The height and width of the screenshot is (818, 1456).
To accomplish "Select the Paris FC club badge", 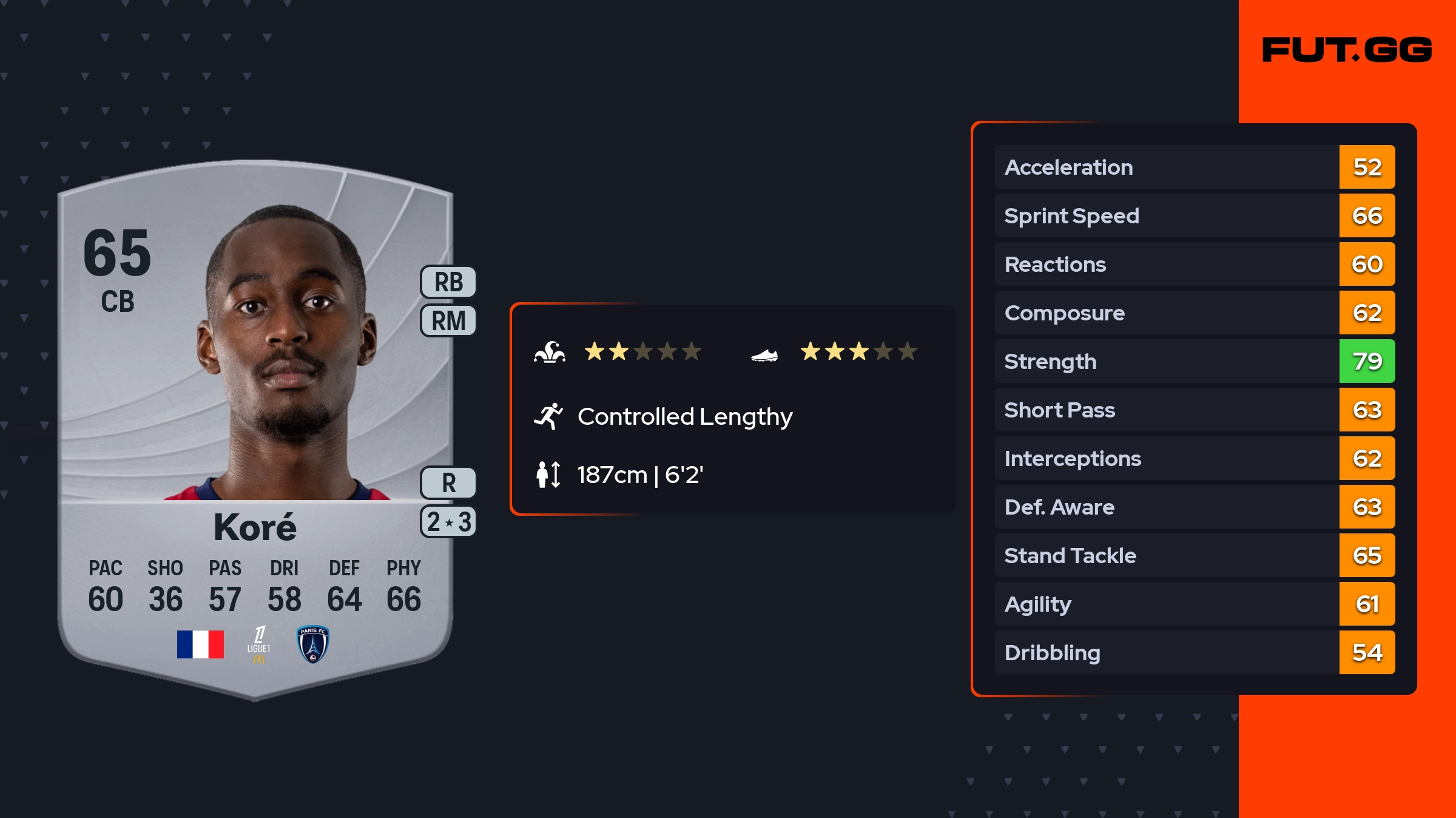I will click(x=312, y=644).
